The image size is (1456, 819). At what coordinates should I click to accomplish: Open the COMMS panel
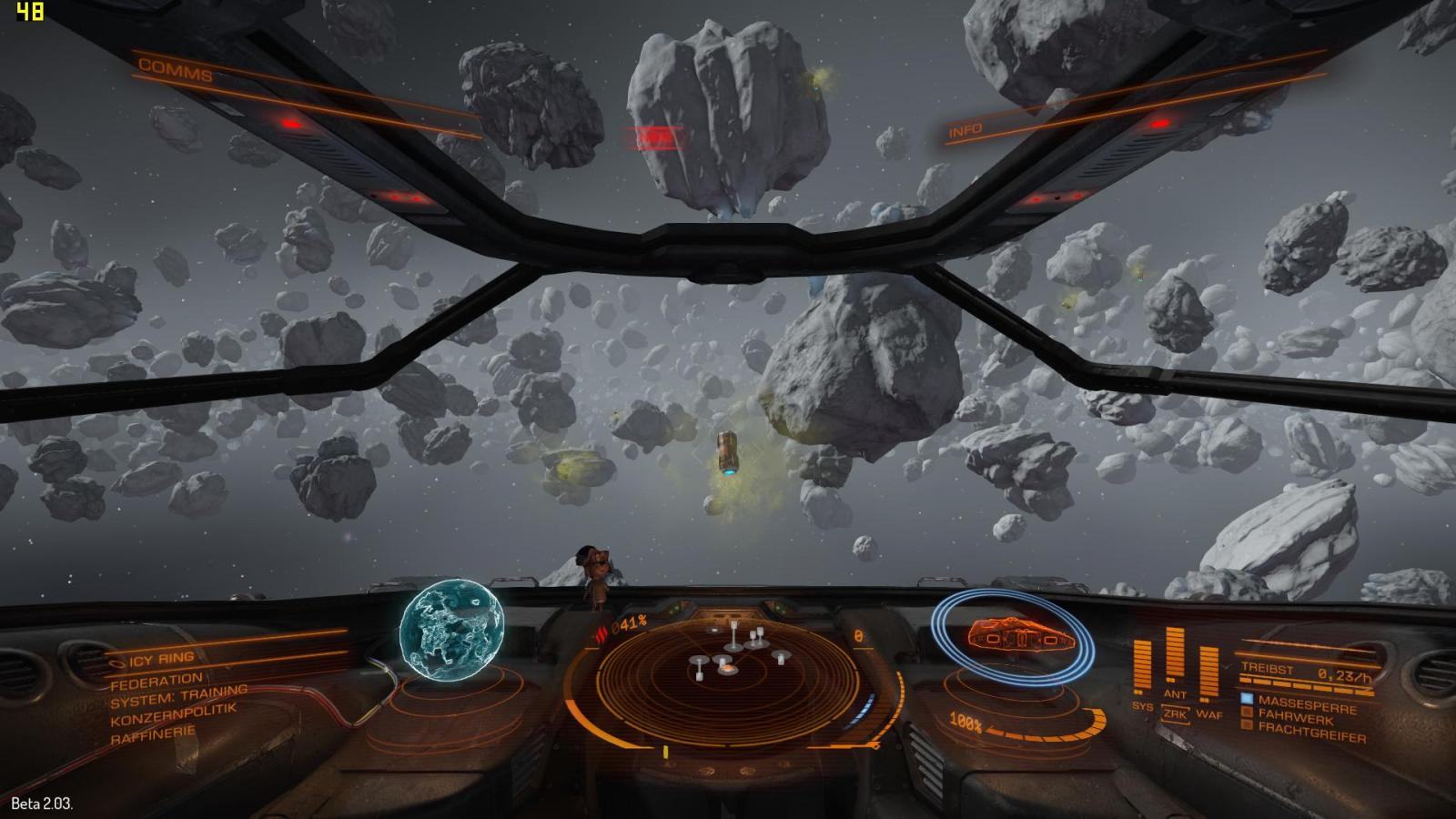(x=176, y=70)
